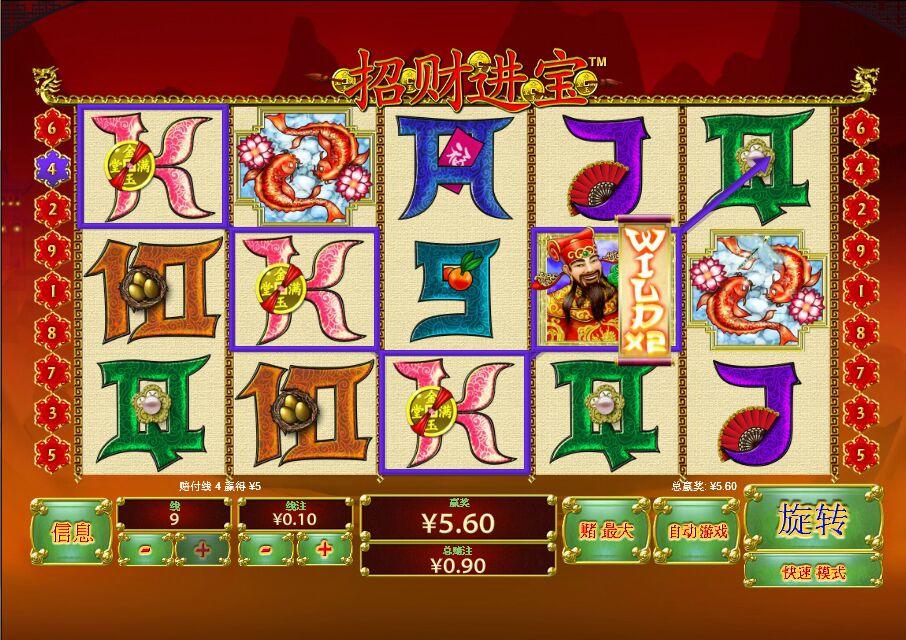Raise the line bet (线注) amount

[324, 549]
